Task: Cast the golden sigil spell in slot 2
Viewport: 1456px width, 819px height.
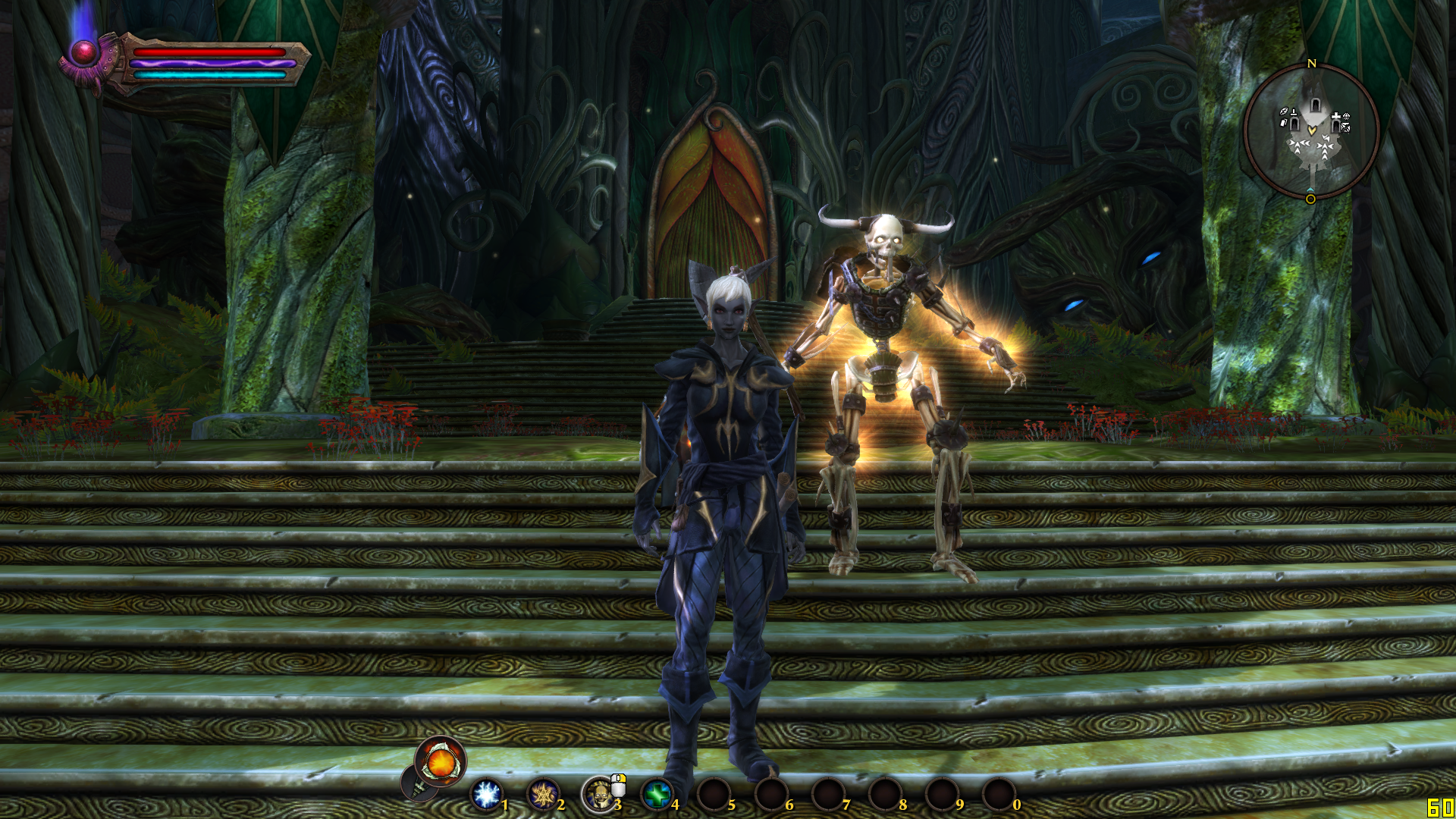Action: (x=543, y=794)
